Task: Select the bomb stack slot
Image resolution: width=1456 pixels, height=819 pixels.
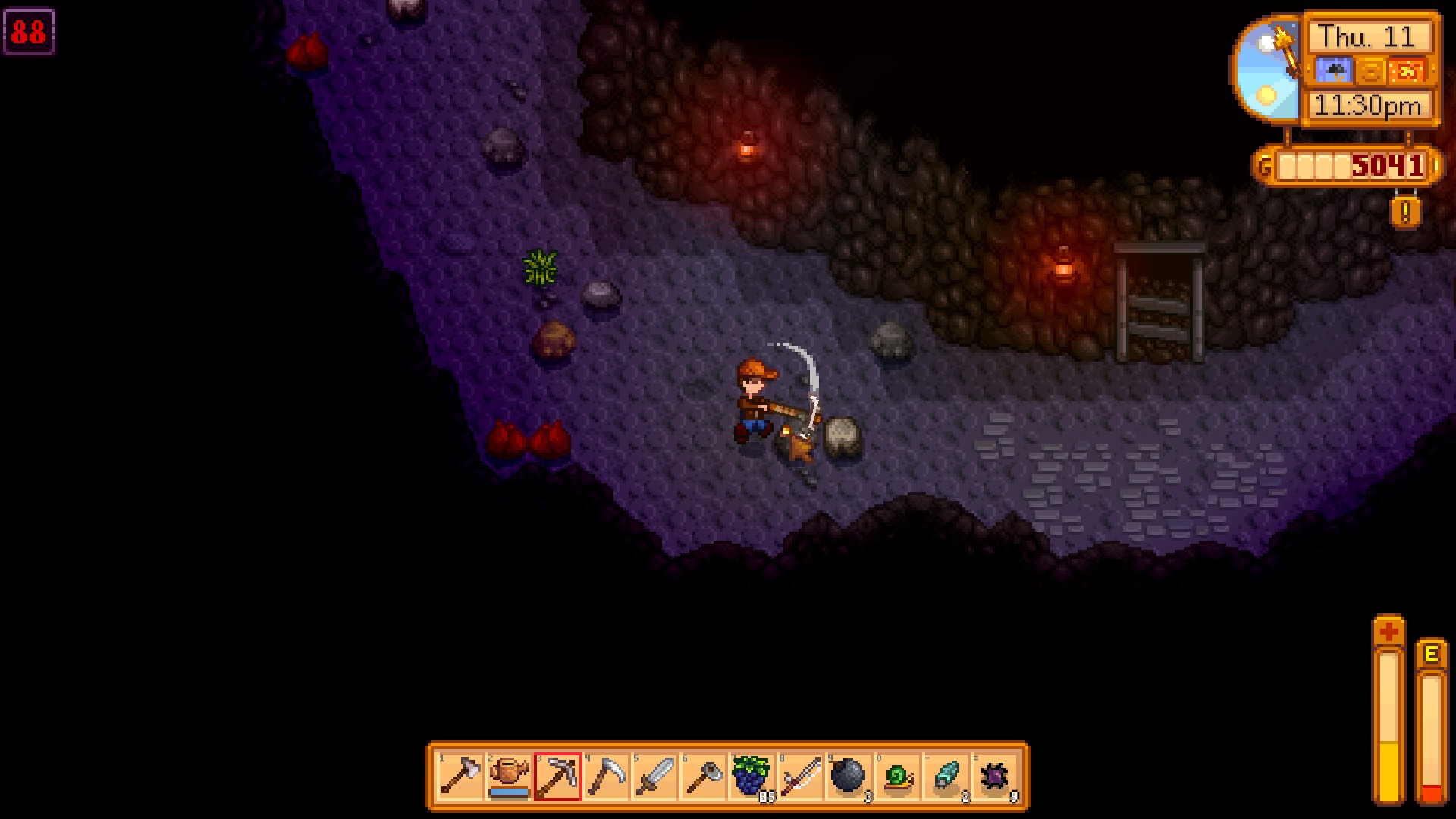Action: click(849, 777)
